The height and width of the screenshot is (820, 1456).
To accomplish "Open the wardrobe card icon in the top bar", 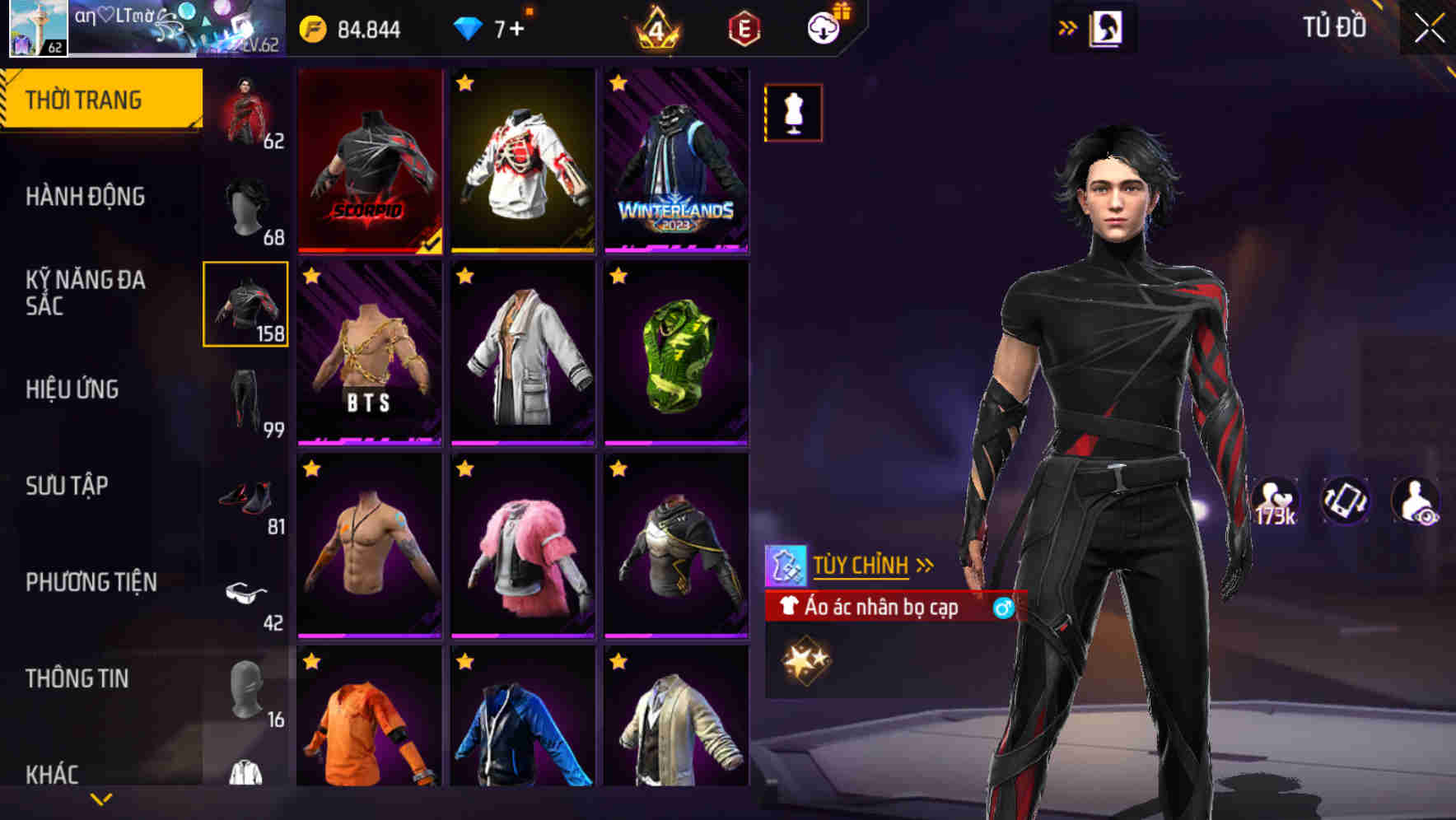I will pyautogui.click(x=1108, y=26).
